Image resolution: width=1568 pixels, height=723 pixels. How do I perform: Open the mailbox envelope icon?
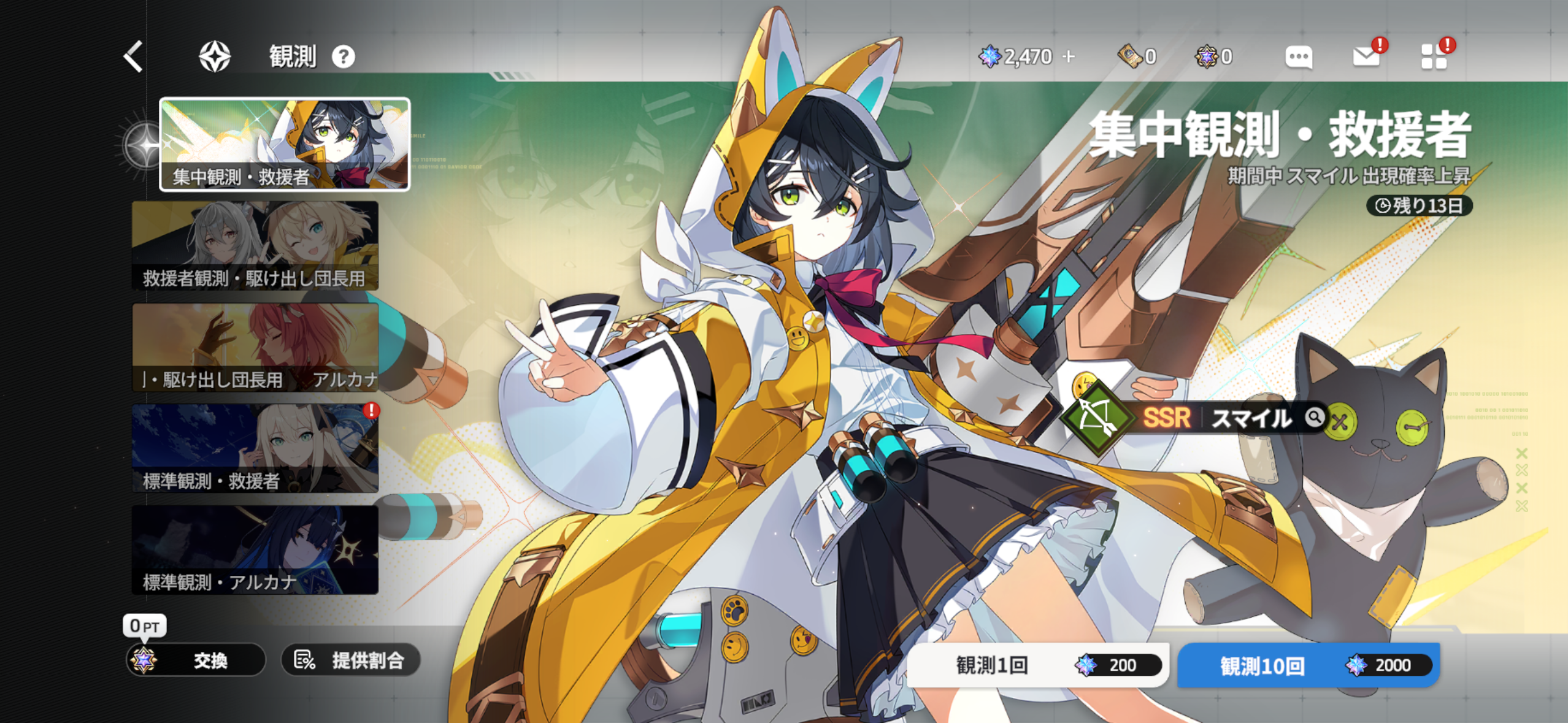[x=1366, y=56]
